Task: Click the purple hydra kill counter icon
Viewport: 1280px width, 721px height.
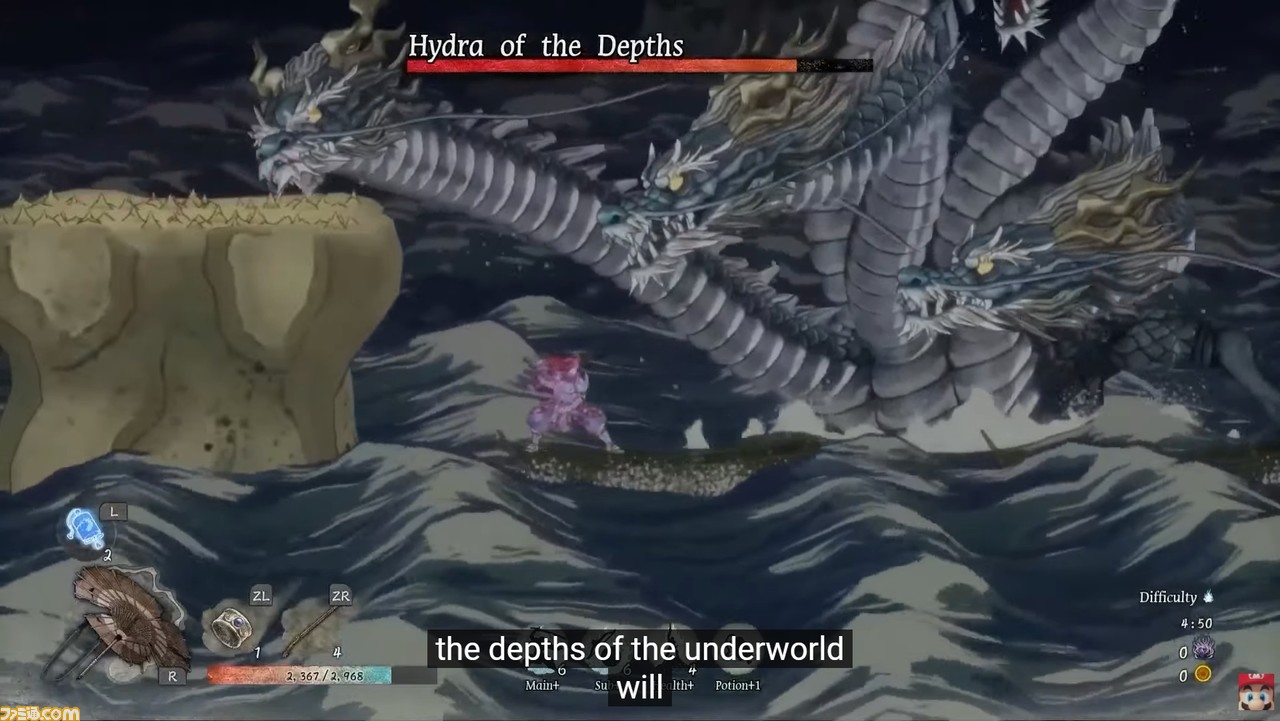Action: pos(1204,648)
